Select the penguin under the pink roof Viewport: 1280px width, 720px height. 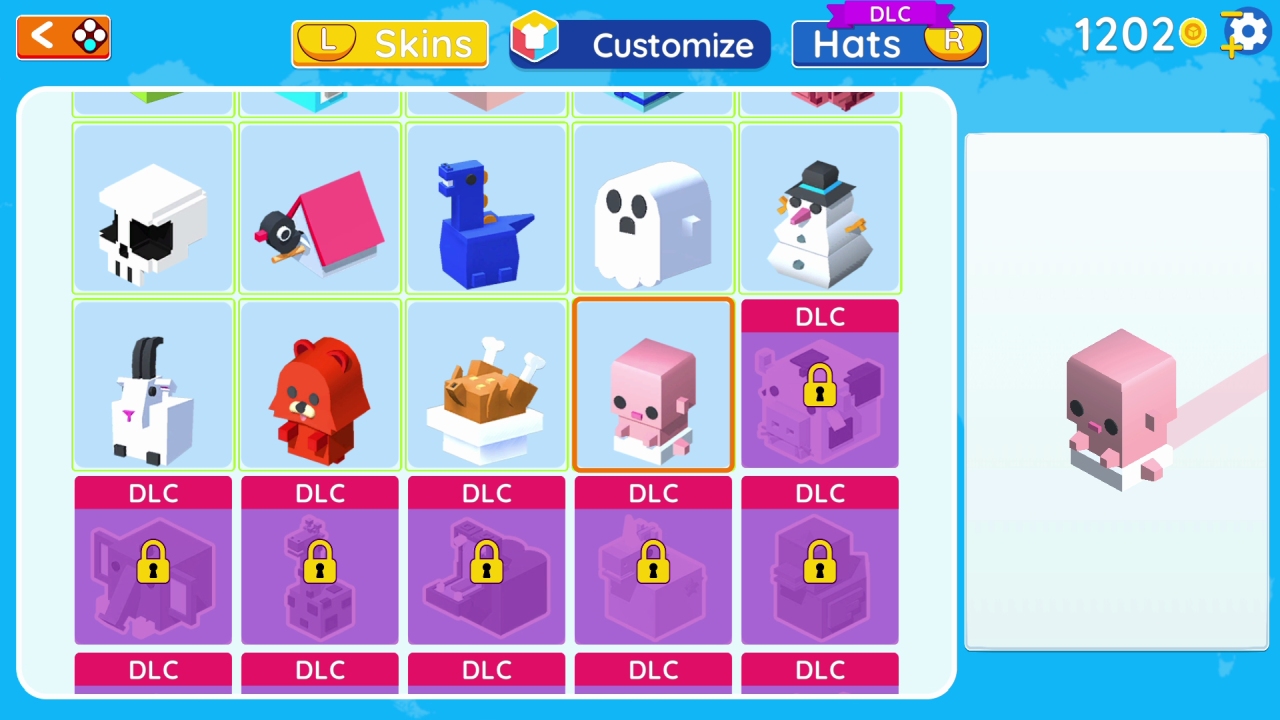tap(319, 208)
